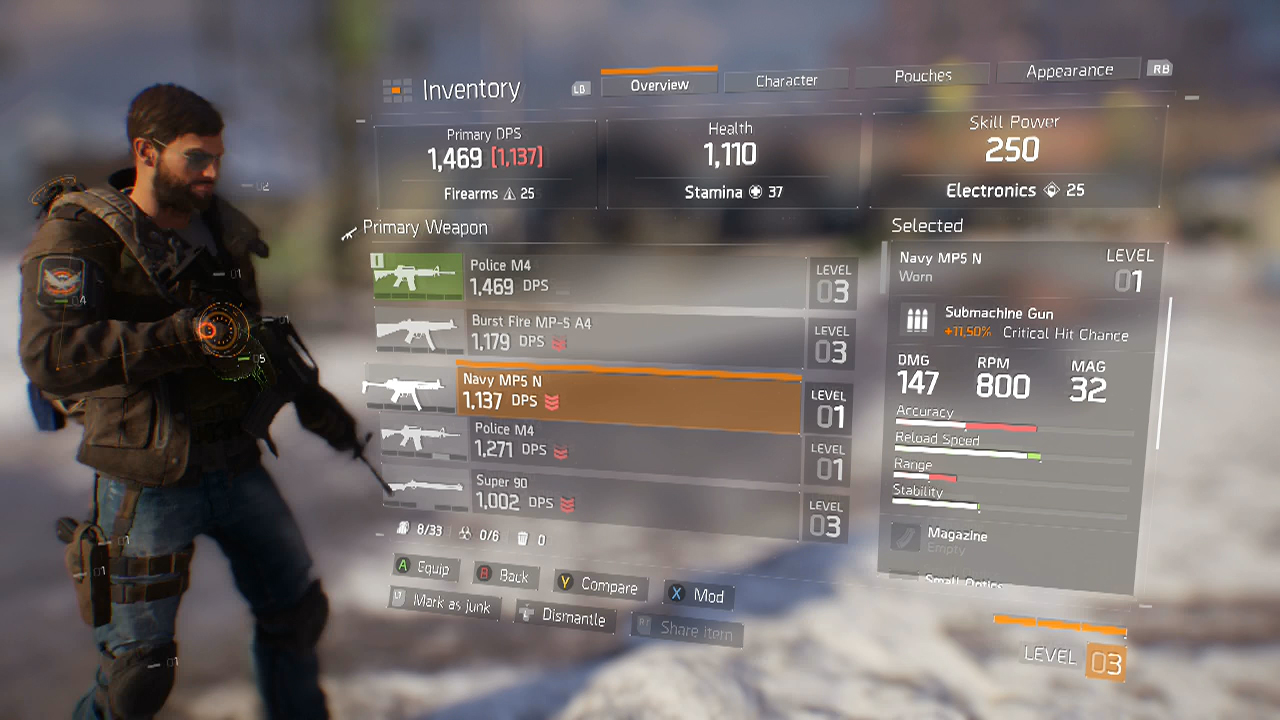Open the Pouches tab
1280x720 pixels.
(x=923, y=75)
